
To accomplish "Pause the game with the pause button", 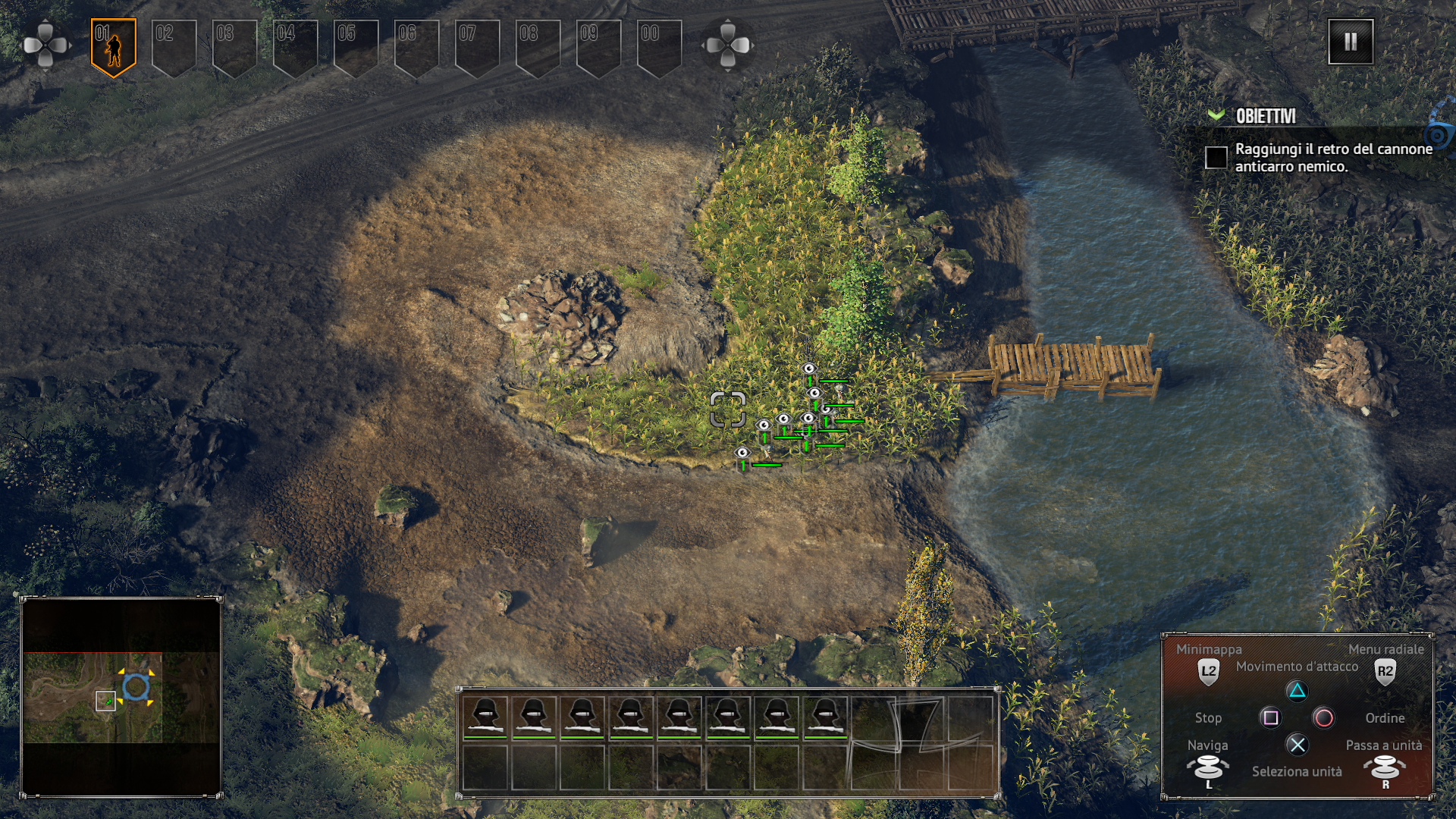I will click(1350, 42).
